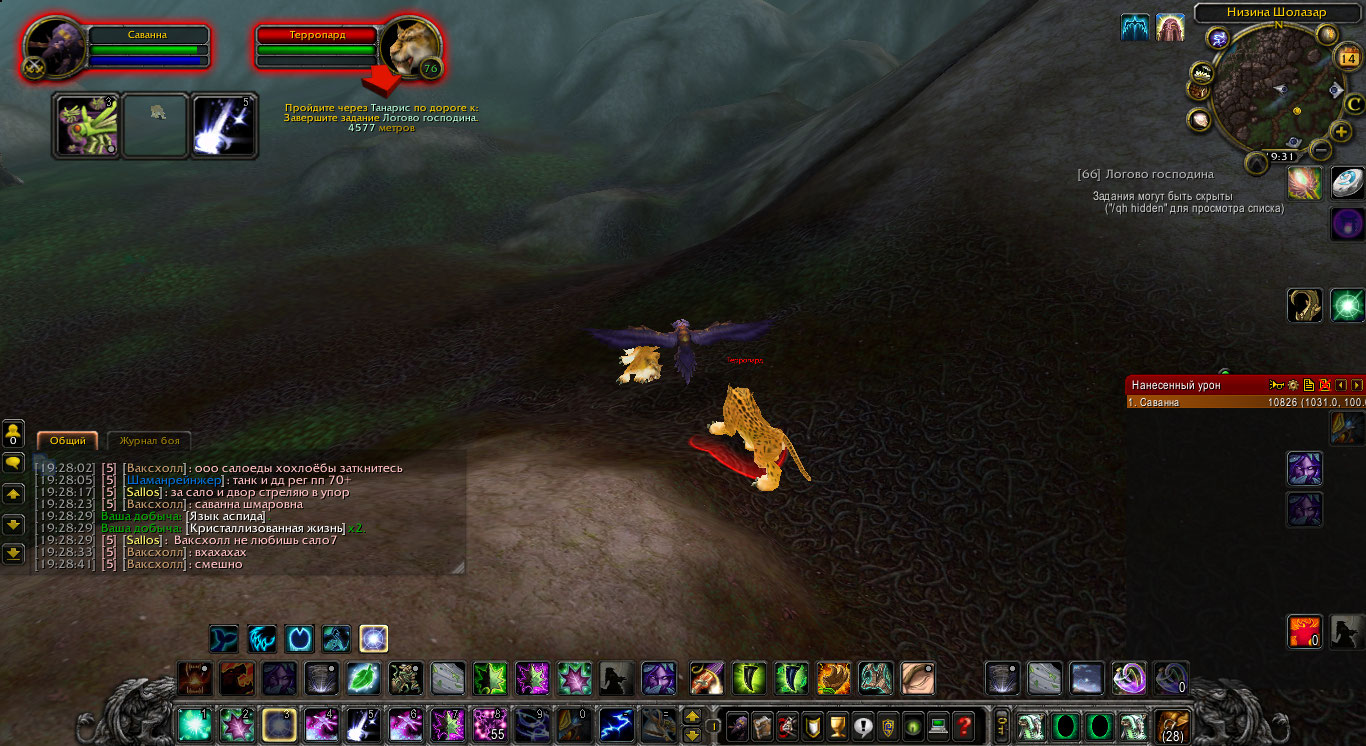Zoom in the minimap with the plus button
This screenshot has height=746, width=1366.
[x=1342, y=131]
